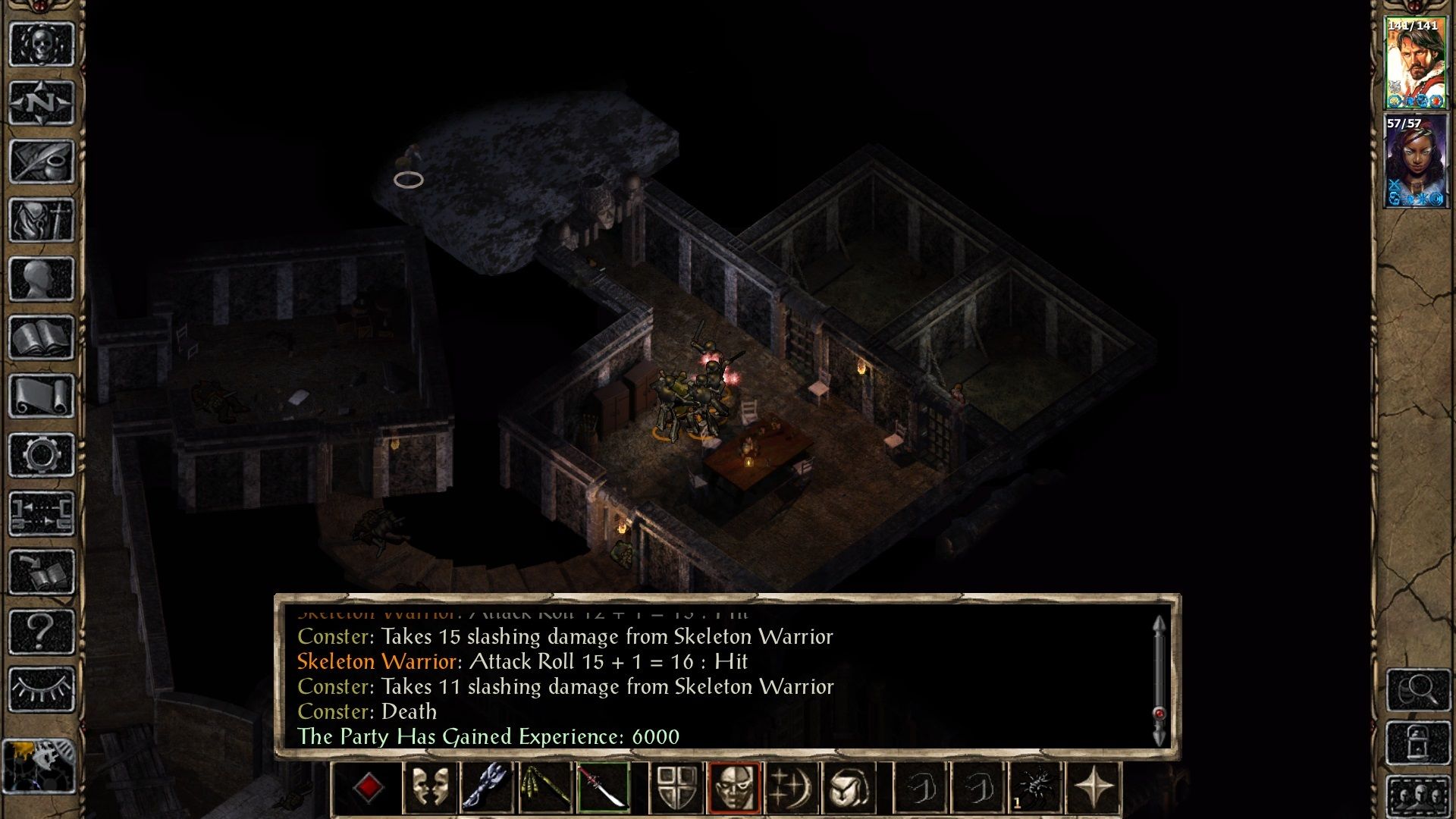Rest the party with the closed-eye icon
The image size is (1456, 819).
42,689
